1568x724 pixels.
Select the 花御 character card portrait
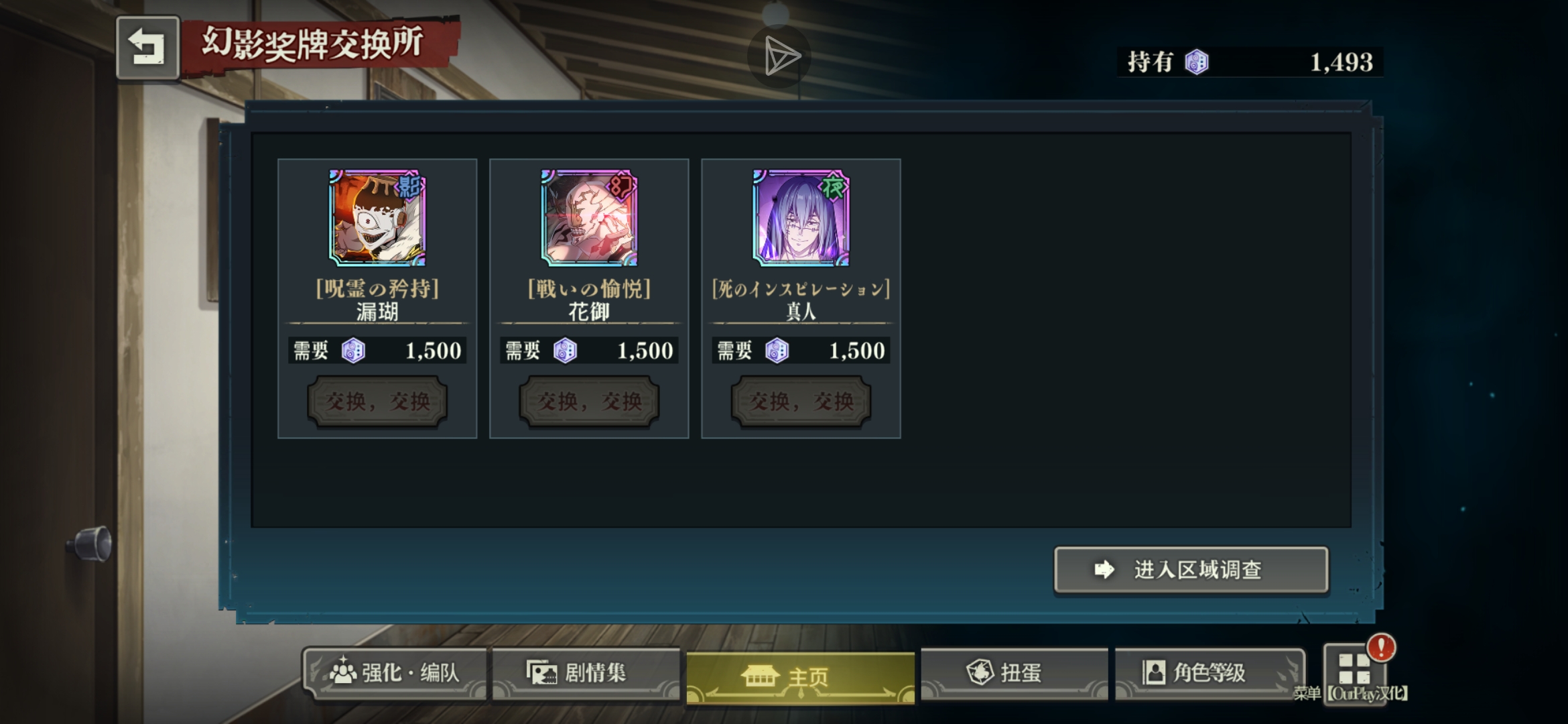(x=589, y=218)
